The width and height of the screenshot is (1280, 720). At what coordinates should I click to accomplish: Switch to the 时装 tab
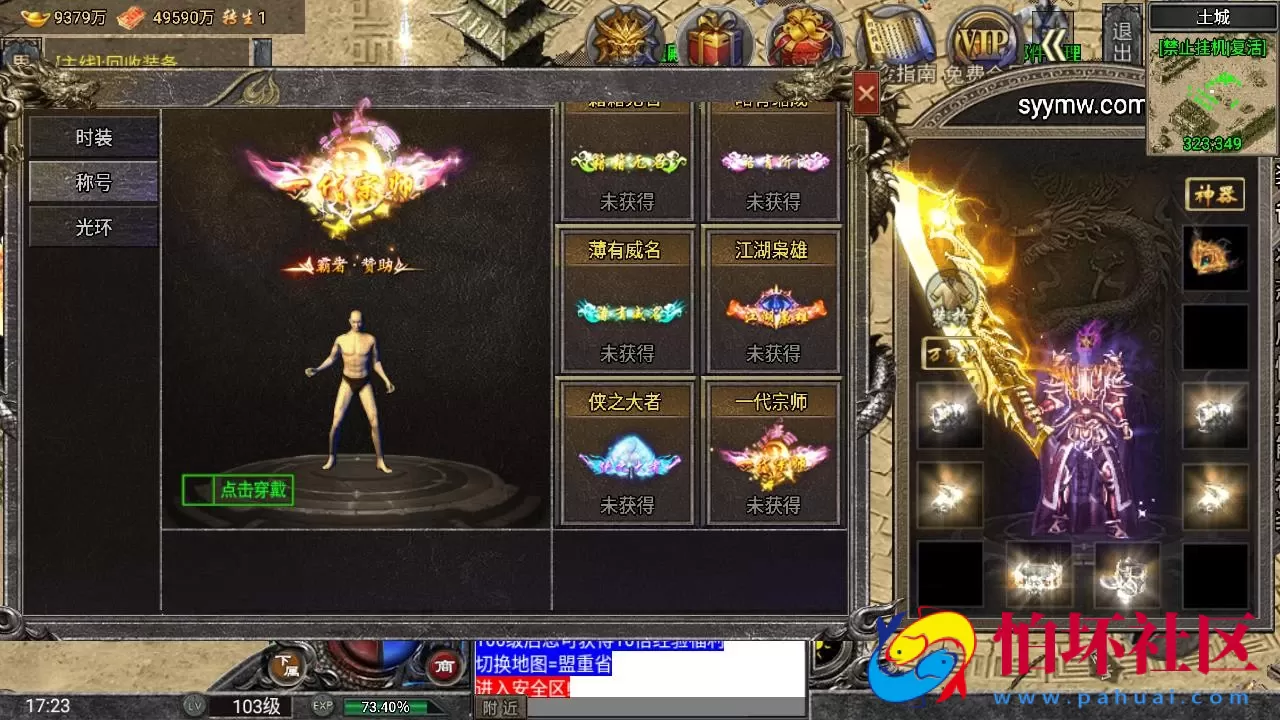click(93, 137)
